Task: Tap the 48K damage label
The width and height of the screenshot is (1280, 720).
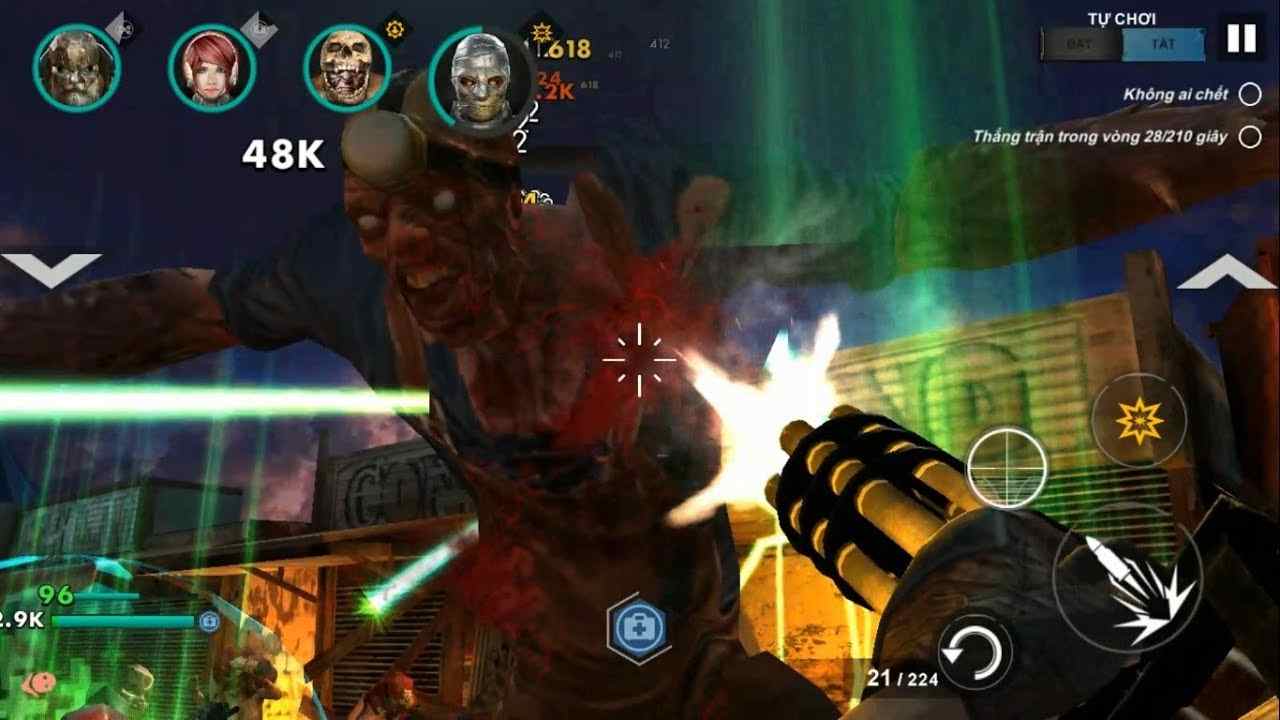Action: pyautogui.click(x=285, y=153)
